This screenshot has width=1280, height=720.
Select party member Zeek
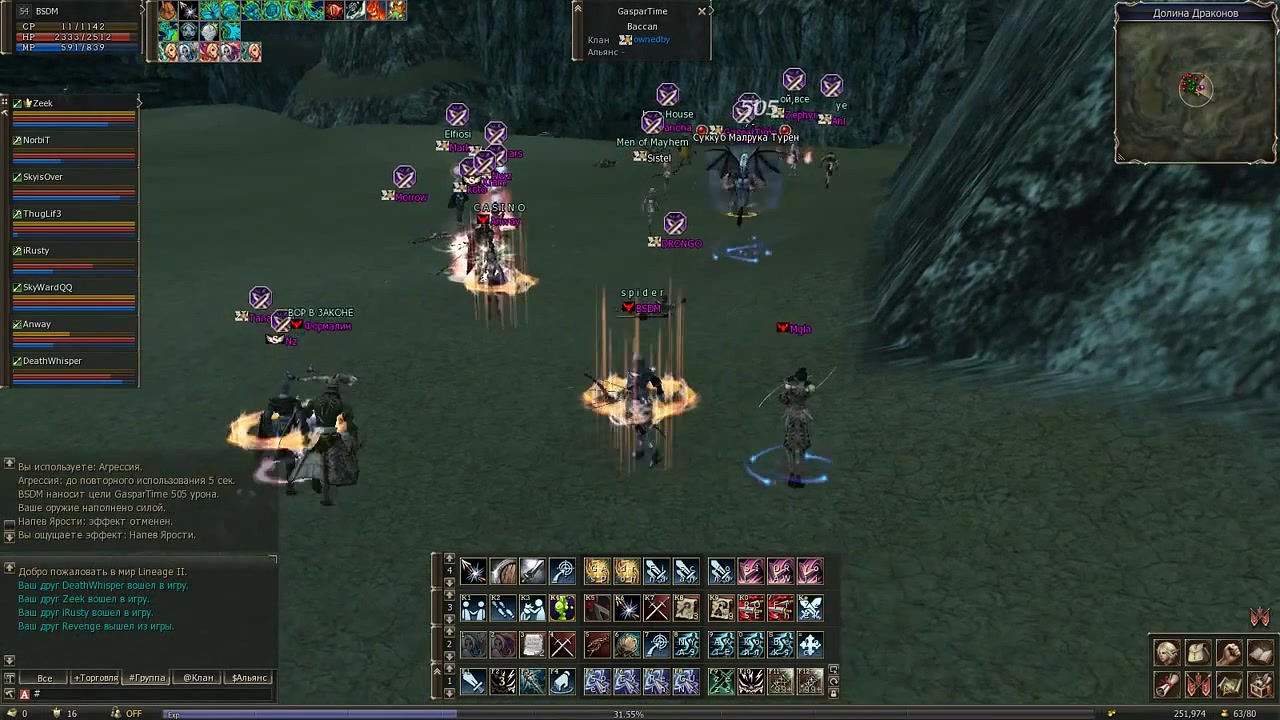pyautogui.click(x=42, y=104)
